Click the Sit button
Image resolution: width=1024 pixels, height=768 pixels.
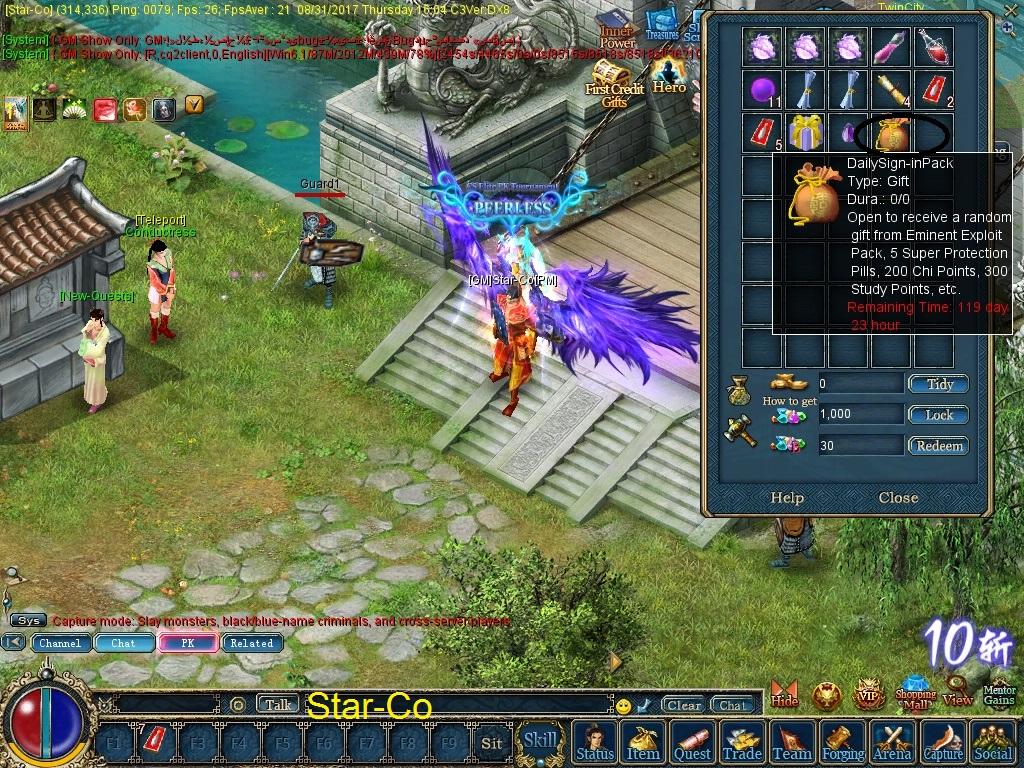click(x=491, y=743)
